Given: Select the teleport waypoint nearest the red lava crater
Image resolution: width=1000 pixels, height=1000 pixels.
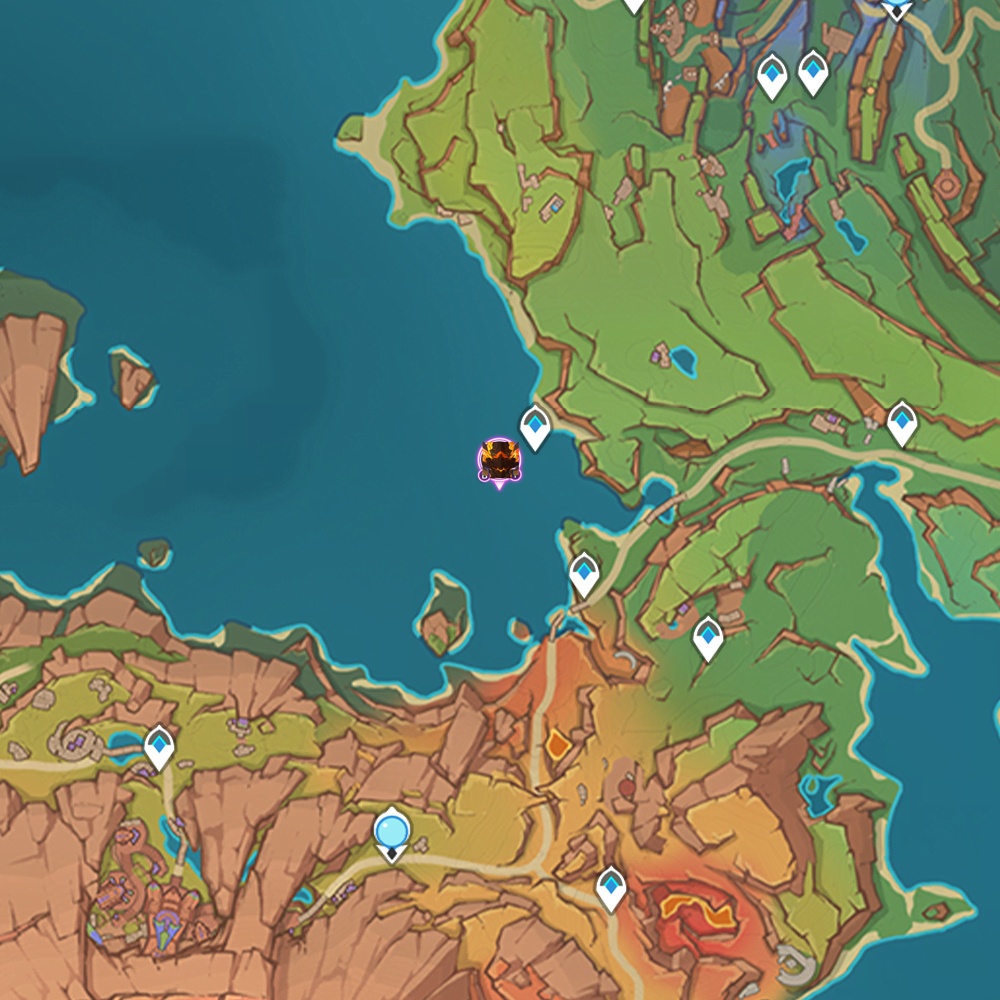Looking at the screenshot, I should tap(611, 887).
